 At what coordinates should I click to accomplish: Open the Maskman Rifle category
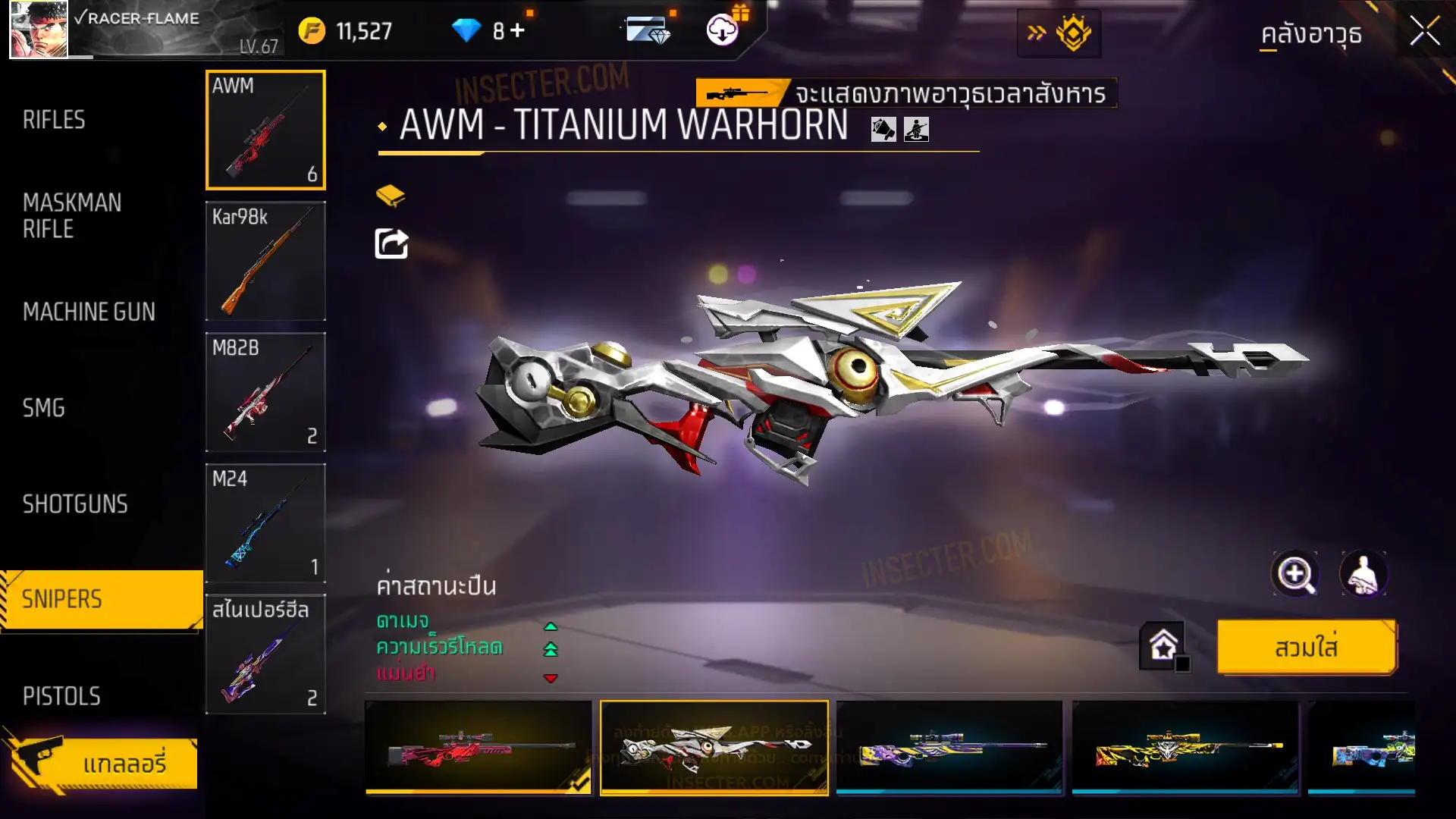click(72, 215)
